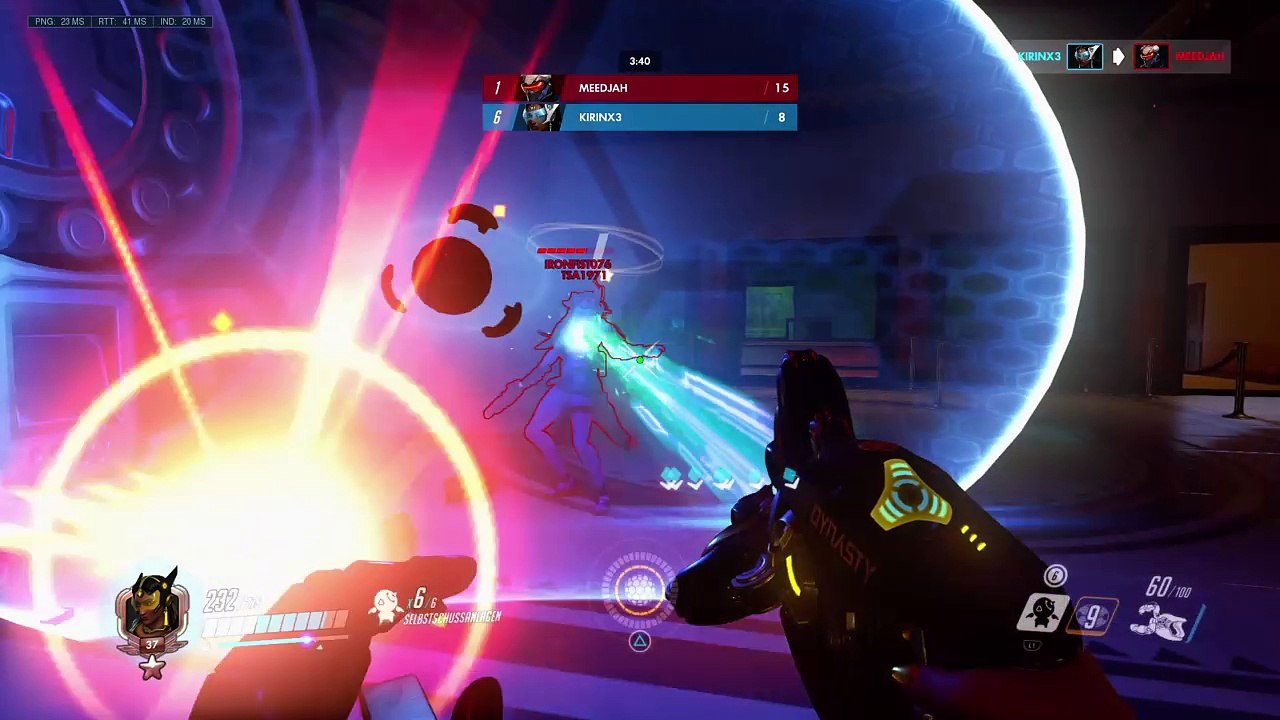Select the Symmetra hero portrait
The image size is (1280, 720).
pos(152,610)
